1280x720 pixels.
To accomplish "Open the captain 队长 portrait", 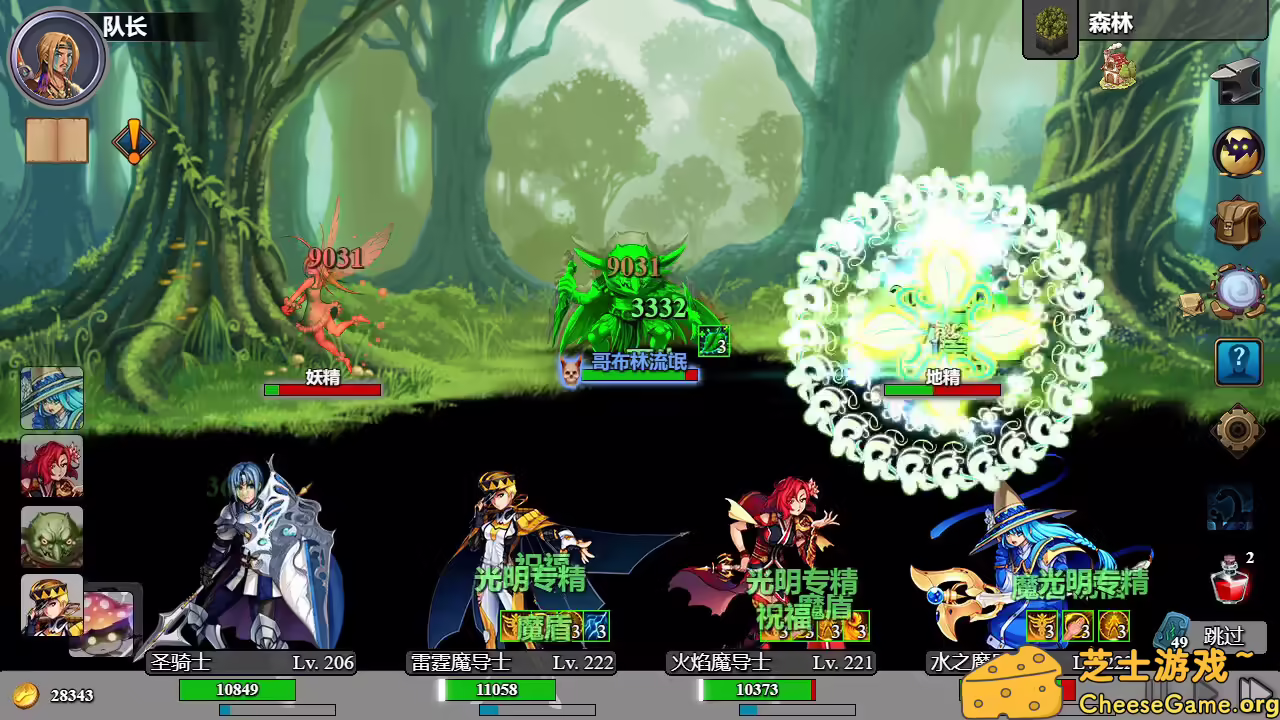I will click(55, 58).
